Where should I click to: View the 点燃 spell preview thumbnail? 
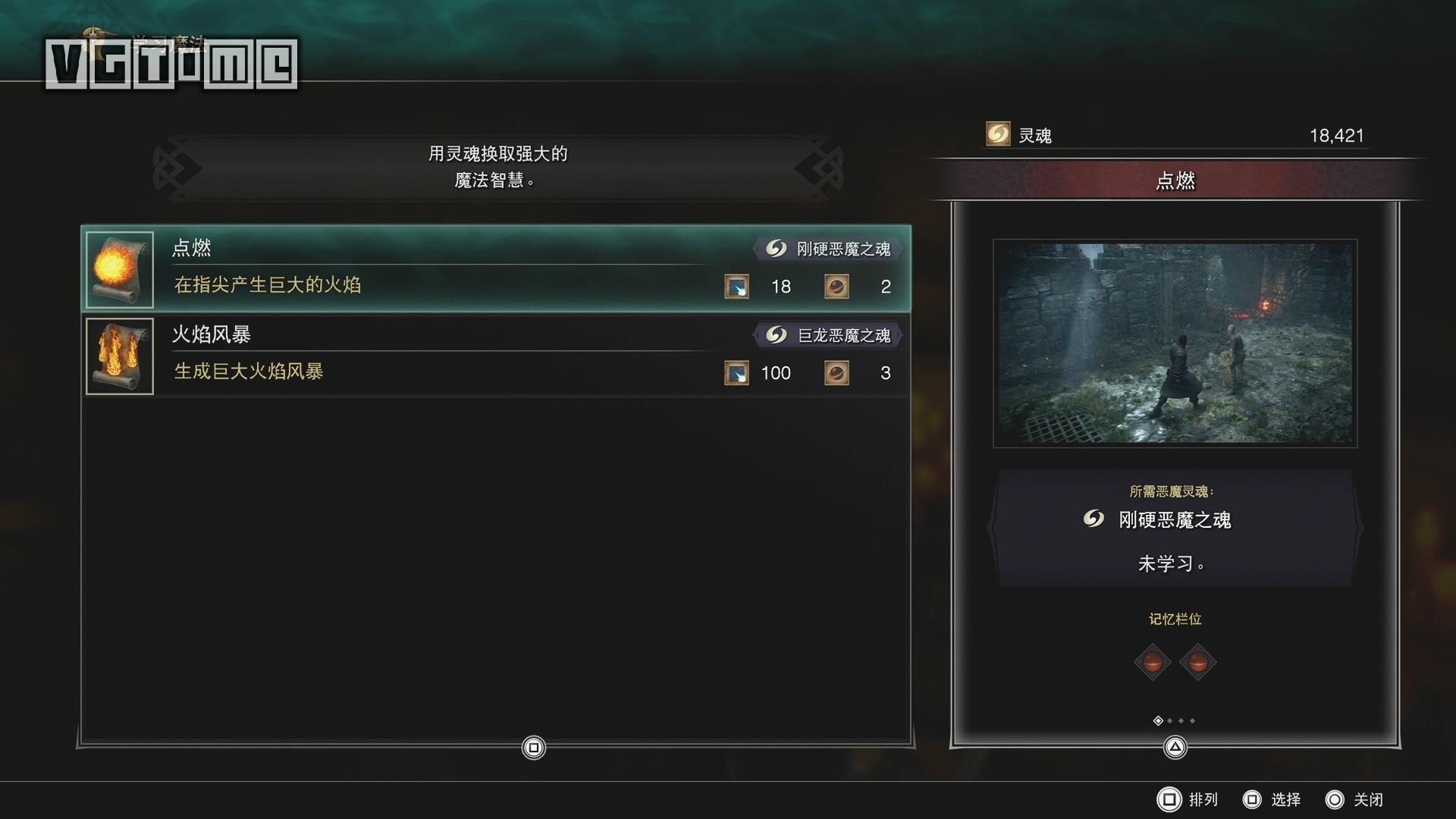1175,344
